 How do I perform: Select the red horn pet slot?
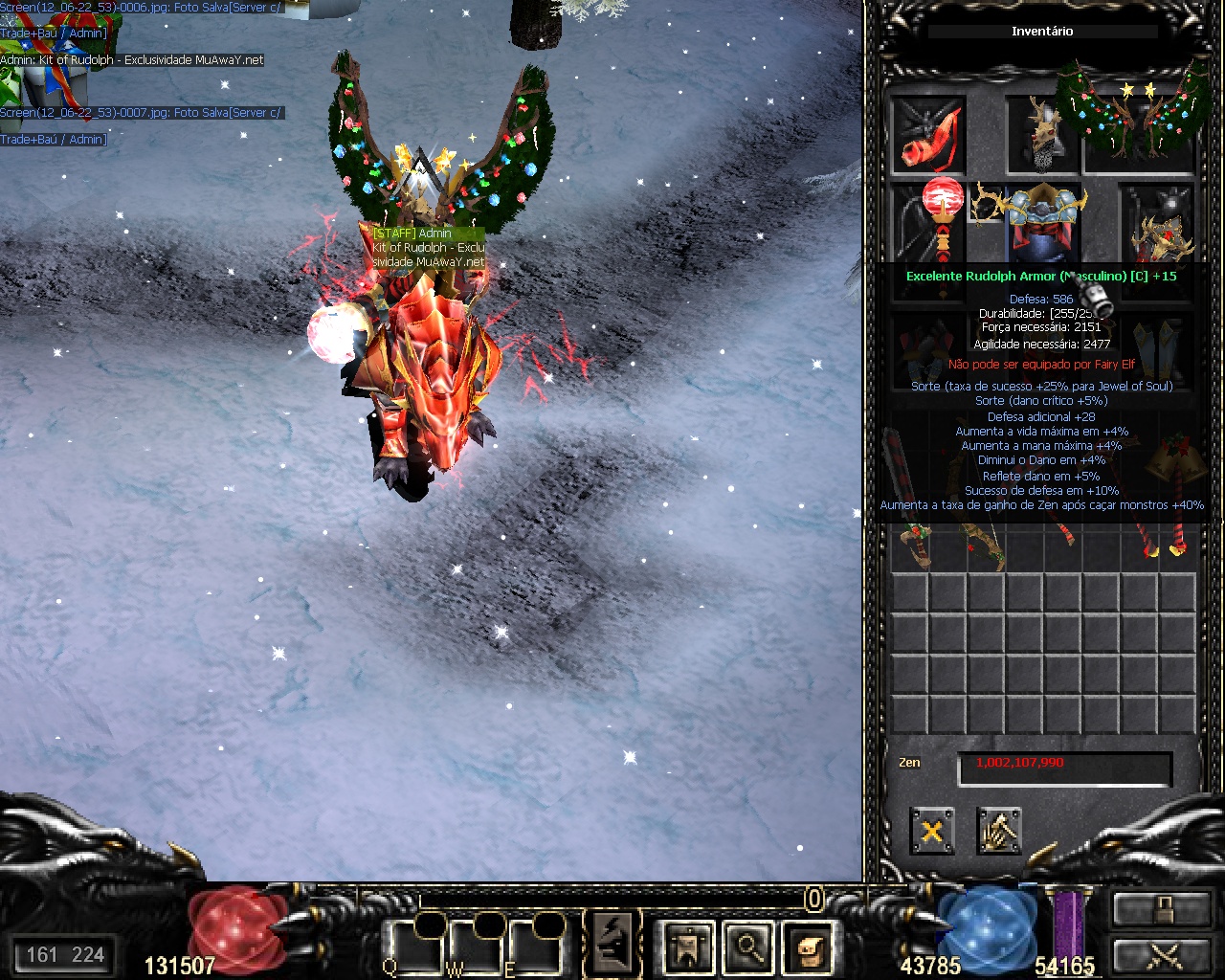(928, 135)
